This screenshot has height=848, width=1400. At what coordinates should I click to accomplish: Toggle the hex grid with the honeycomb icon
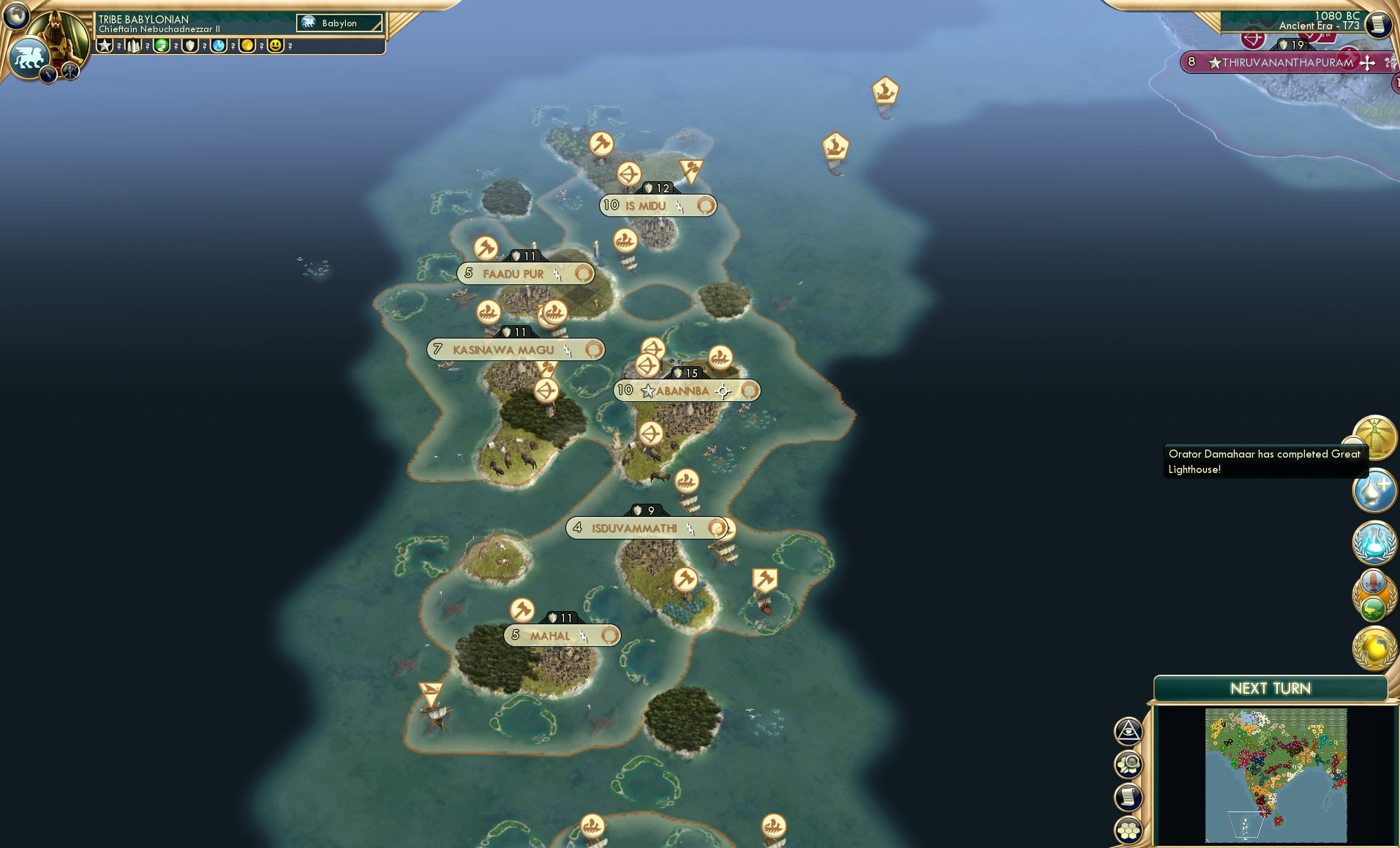pyautogui.click(x=1128, y=829)
